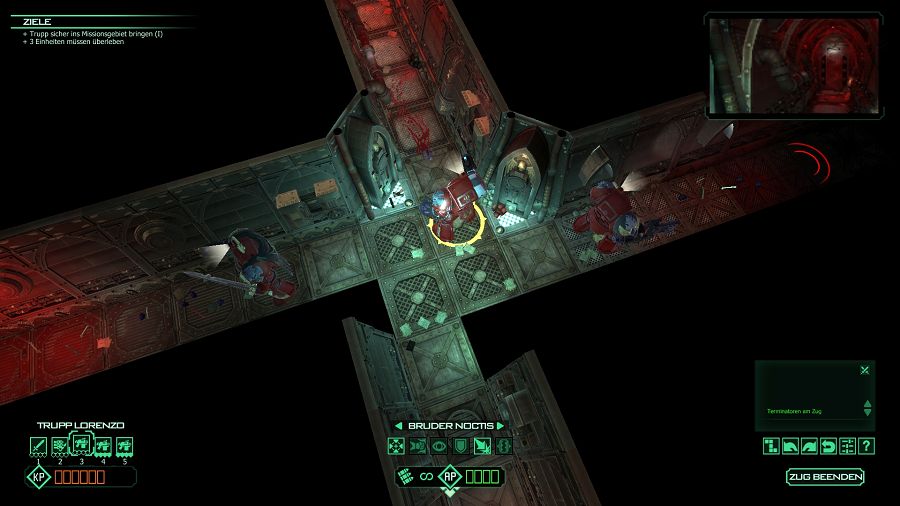The image size is (900, 506).
Task: Activate the four-arrows move action
Action: [x=396, y=446]
